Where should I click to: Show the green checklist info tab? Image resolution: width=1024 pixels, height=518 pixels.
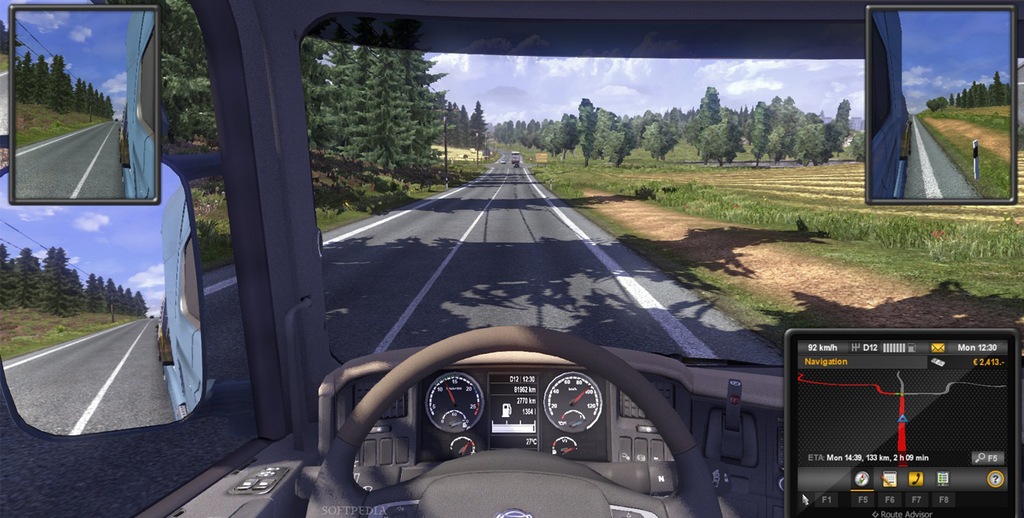(x=943, y=479)
